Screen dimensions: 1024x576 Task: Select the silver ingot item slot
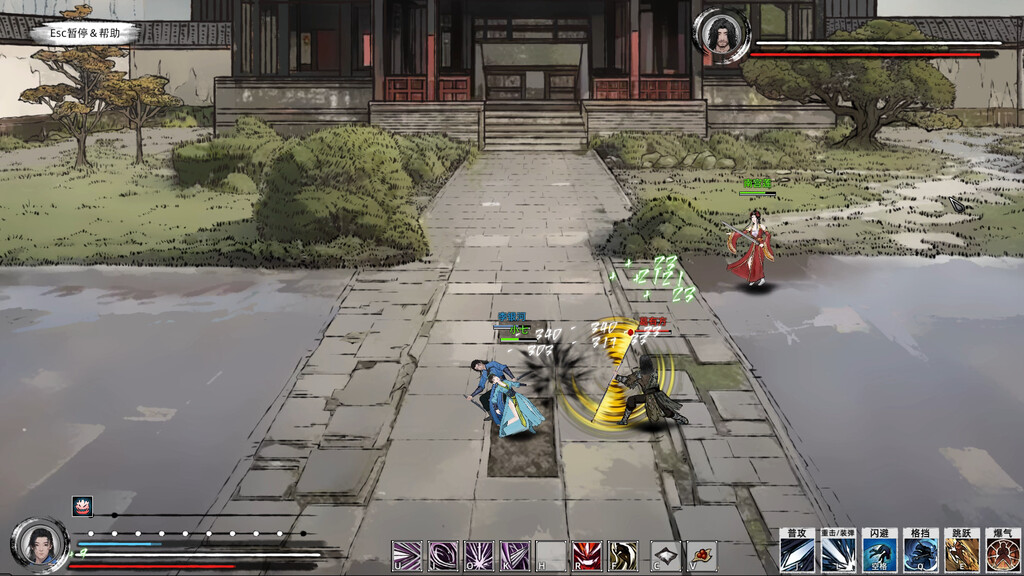click(x=666, y=555)
